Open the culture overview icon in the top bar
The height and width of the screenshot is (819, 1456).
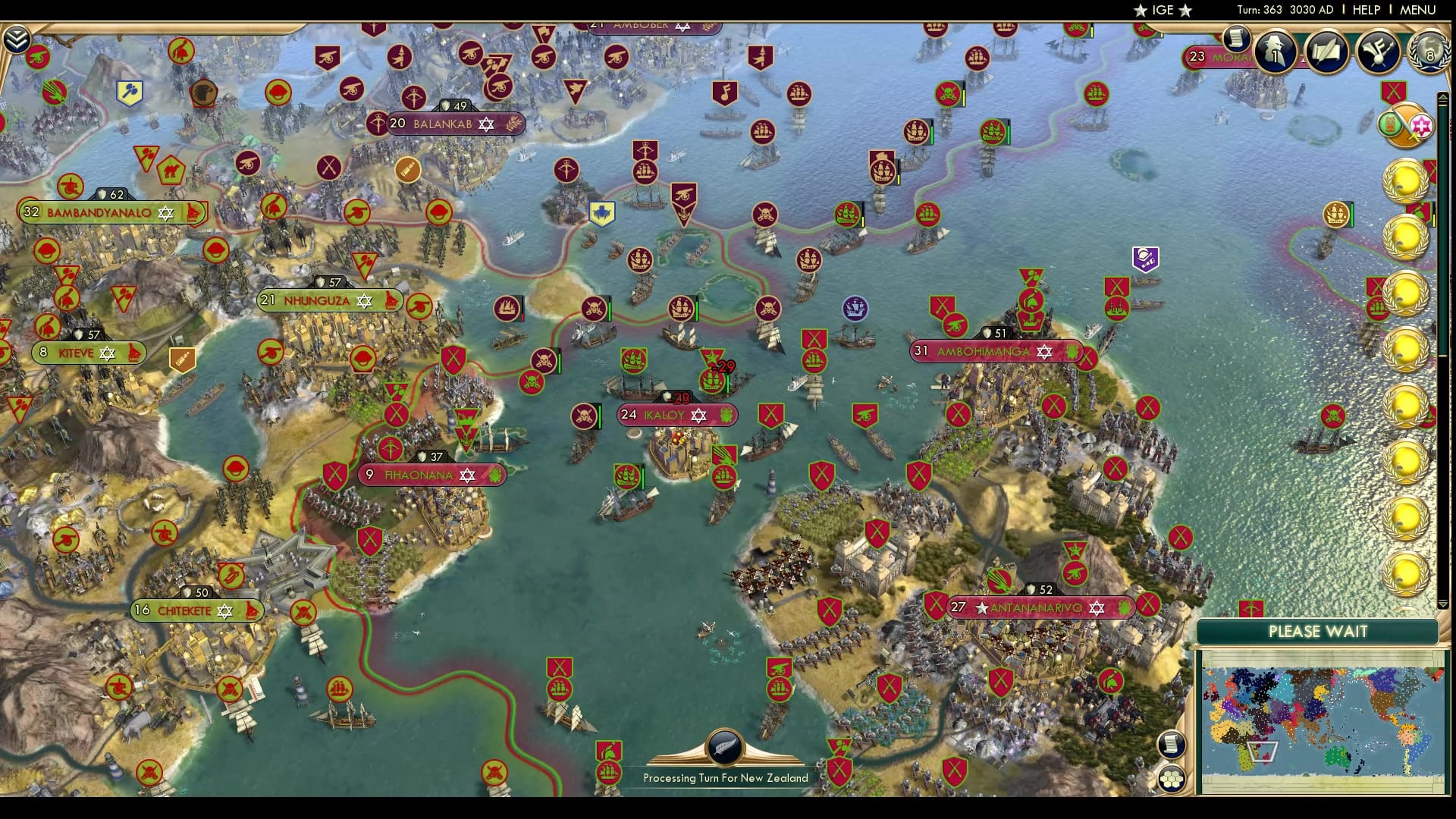point(1379,52)
